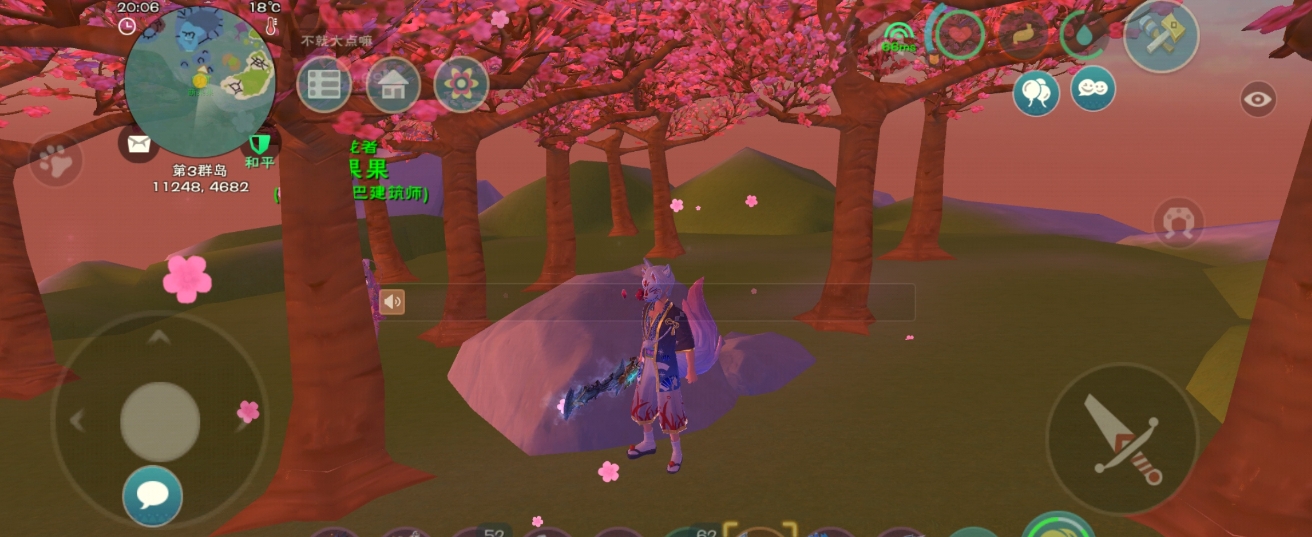Tap the balloons icon button
This screenshot has width=1312, height=537.
pyautogui.click(x=1036, y=93)
